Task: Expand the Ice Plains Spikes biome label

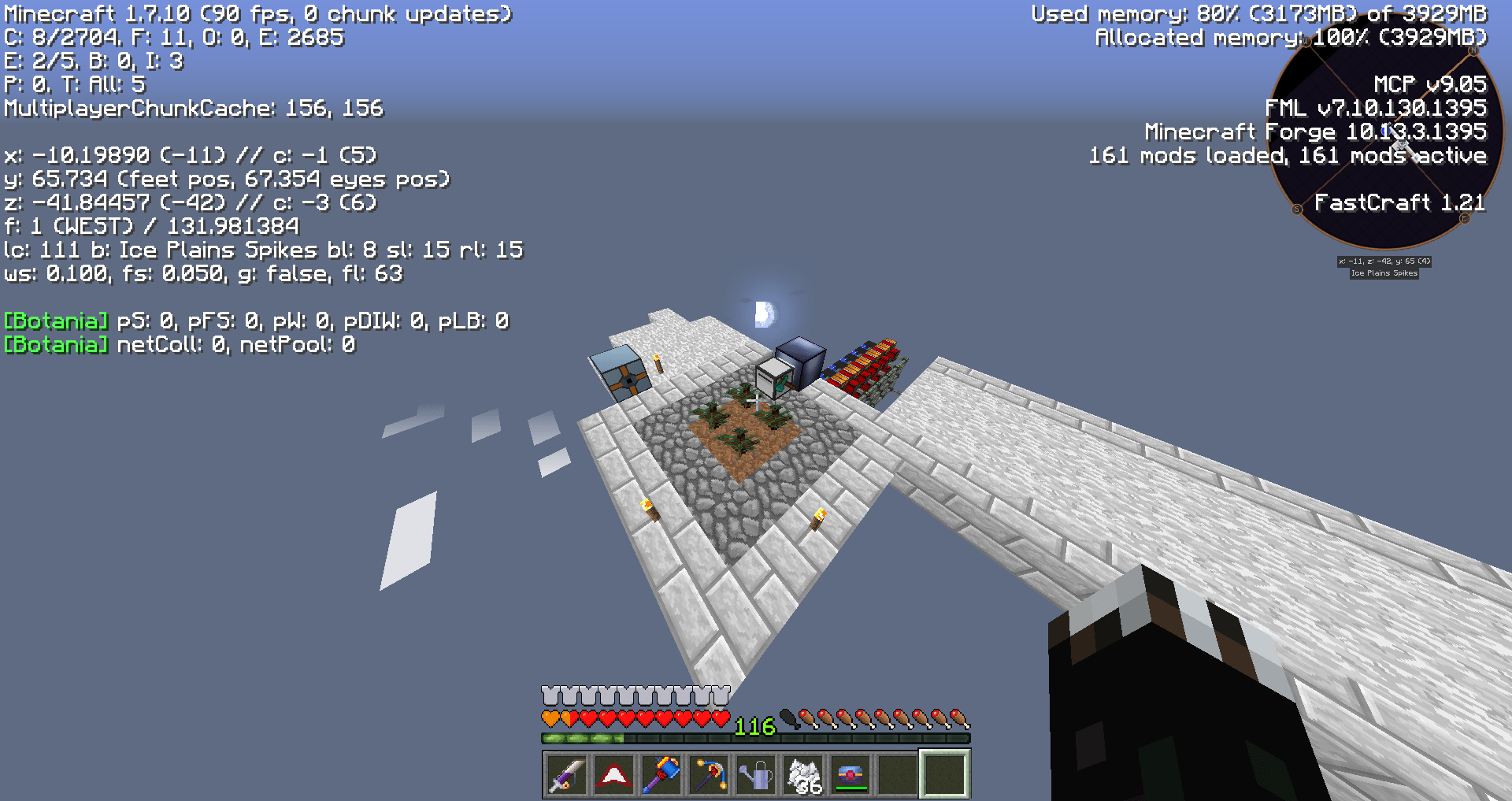Action: tap(1384, 274)
